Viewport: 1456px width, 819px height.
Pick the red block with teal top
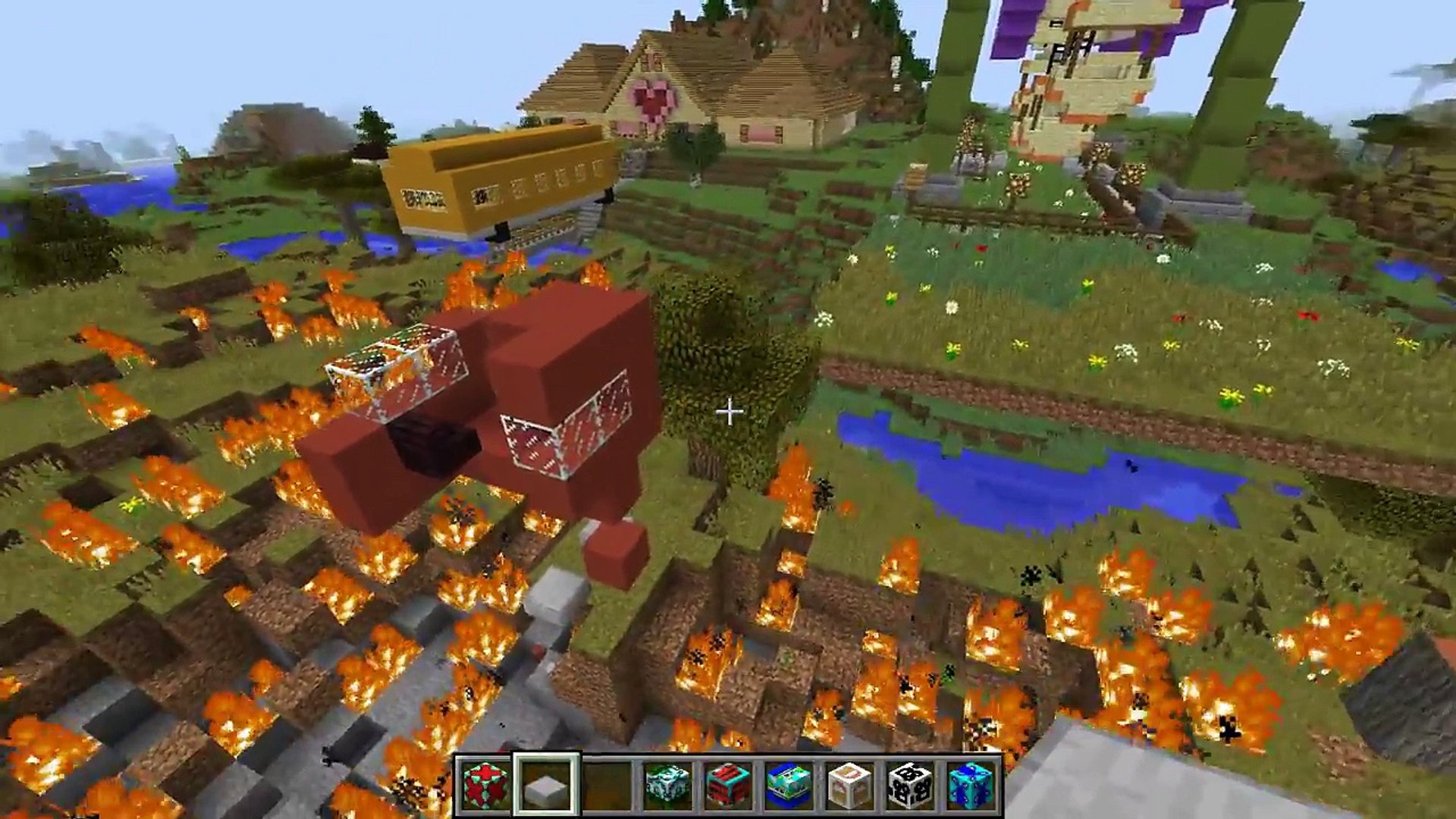[x=728, y=784]
